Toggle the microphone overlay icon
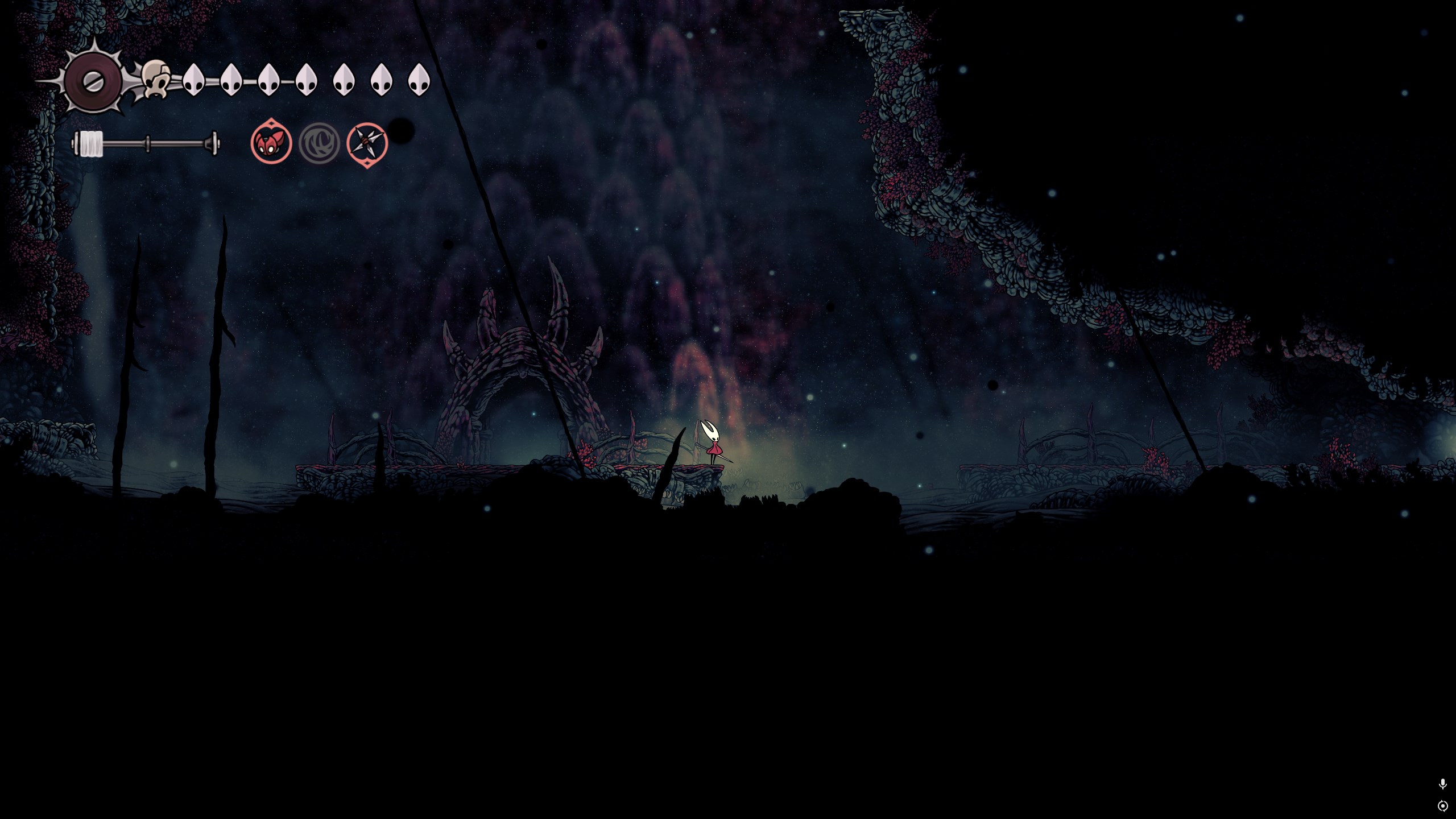This screenshot has width=1456, height=819. [x=1442, y=784]
